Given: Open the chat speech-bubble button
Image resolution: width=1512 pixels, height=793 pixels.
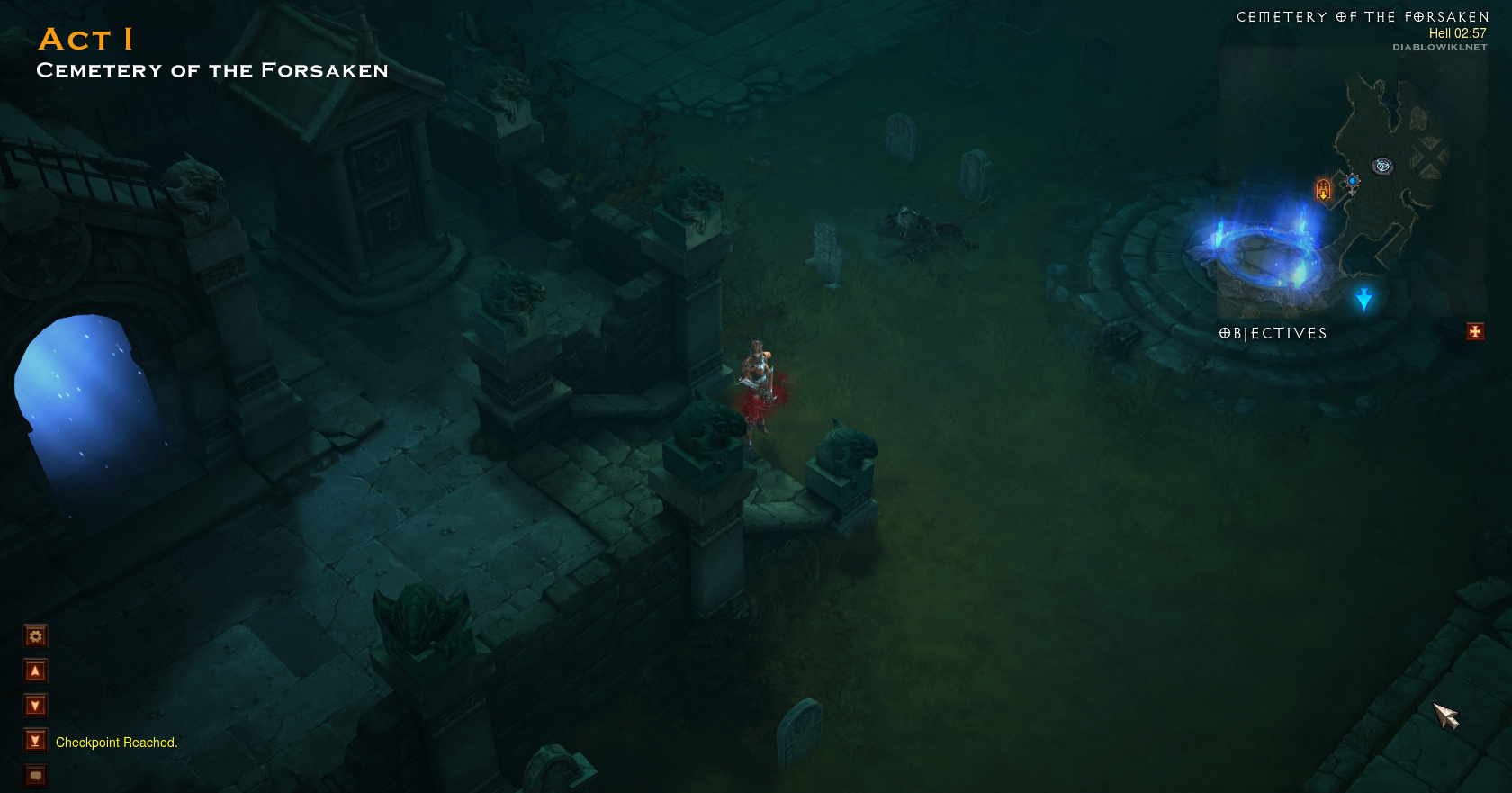Looking at the screenshot, I should point(35,775).
